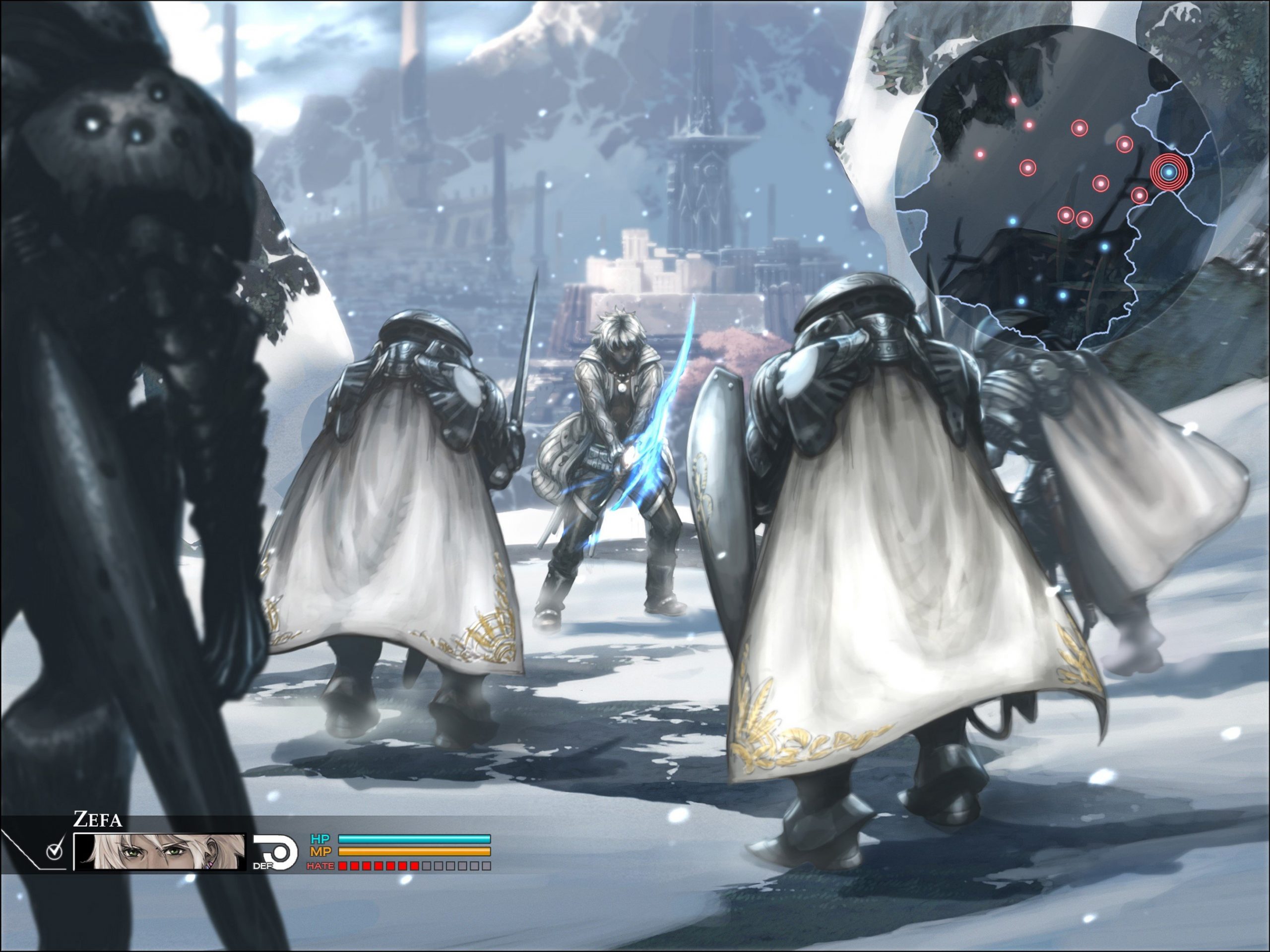
Task: Toggle the checkmark icon beside Zefa's portrait
Action: pyautogui.click(x=55, y=851)
